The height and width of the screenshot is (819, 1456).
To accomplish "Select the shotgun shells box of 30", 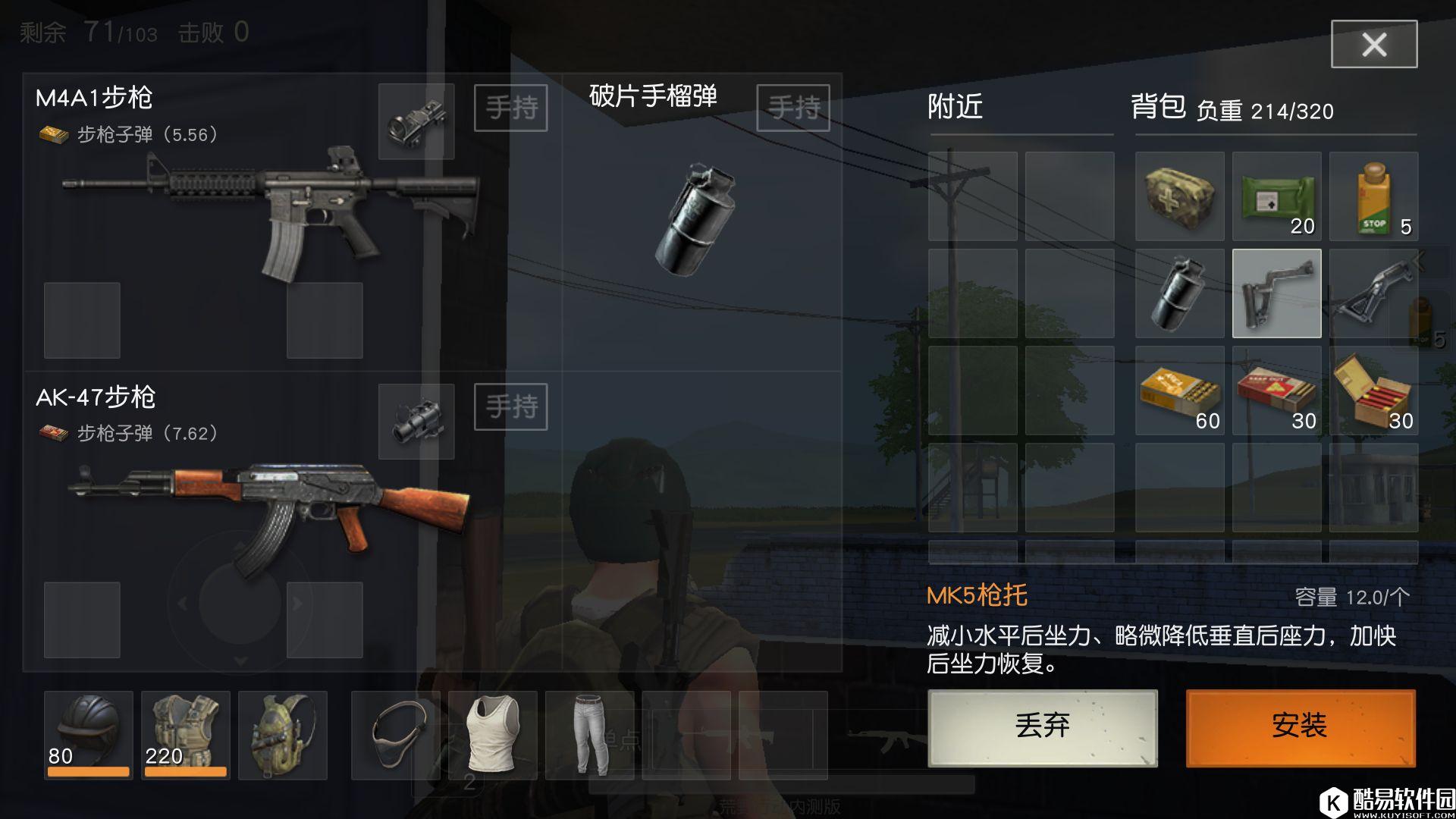I will [x=1373, y=393].
